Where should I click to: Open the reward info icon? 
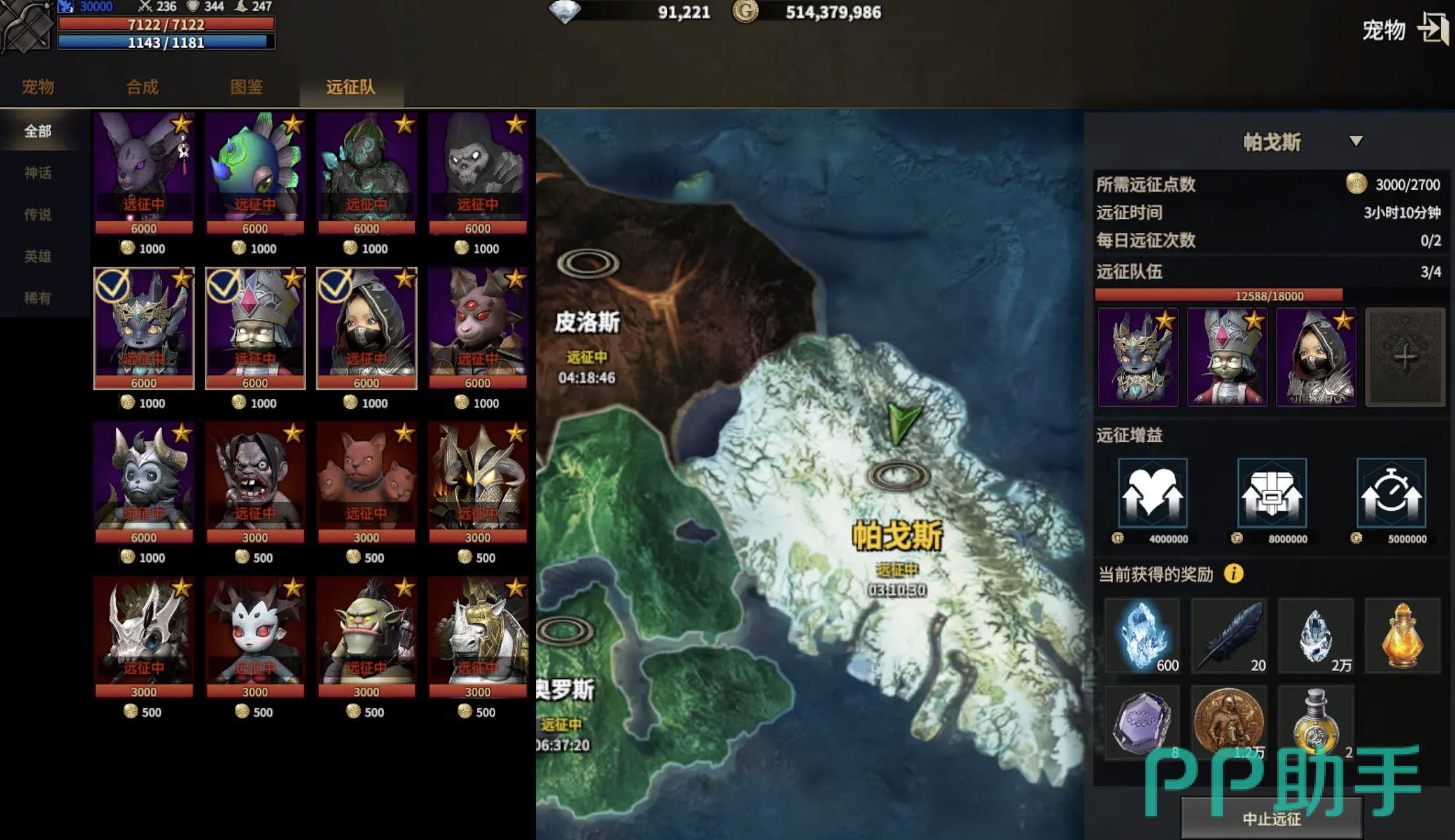point(1234,574)
